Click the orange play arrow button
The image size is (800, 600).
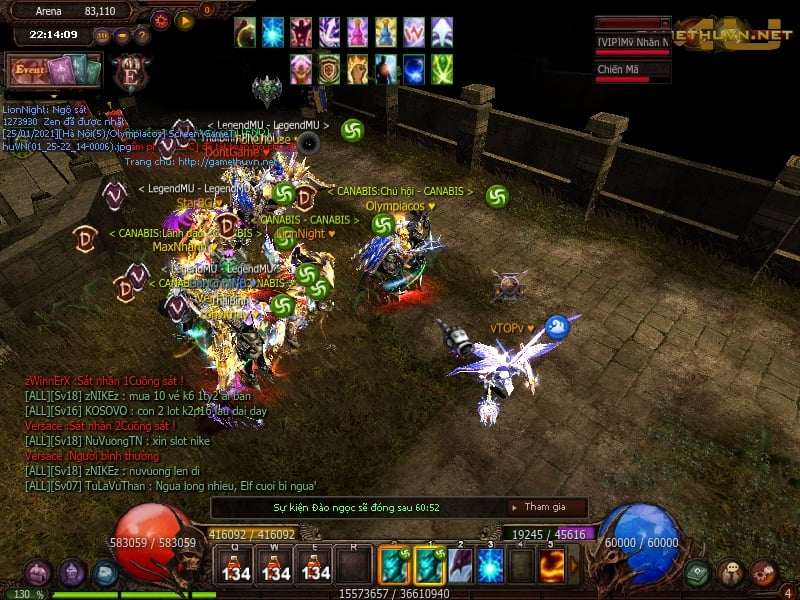click(185, 20)
